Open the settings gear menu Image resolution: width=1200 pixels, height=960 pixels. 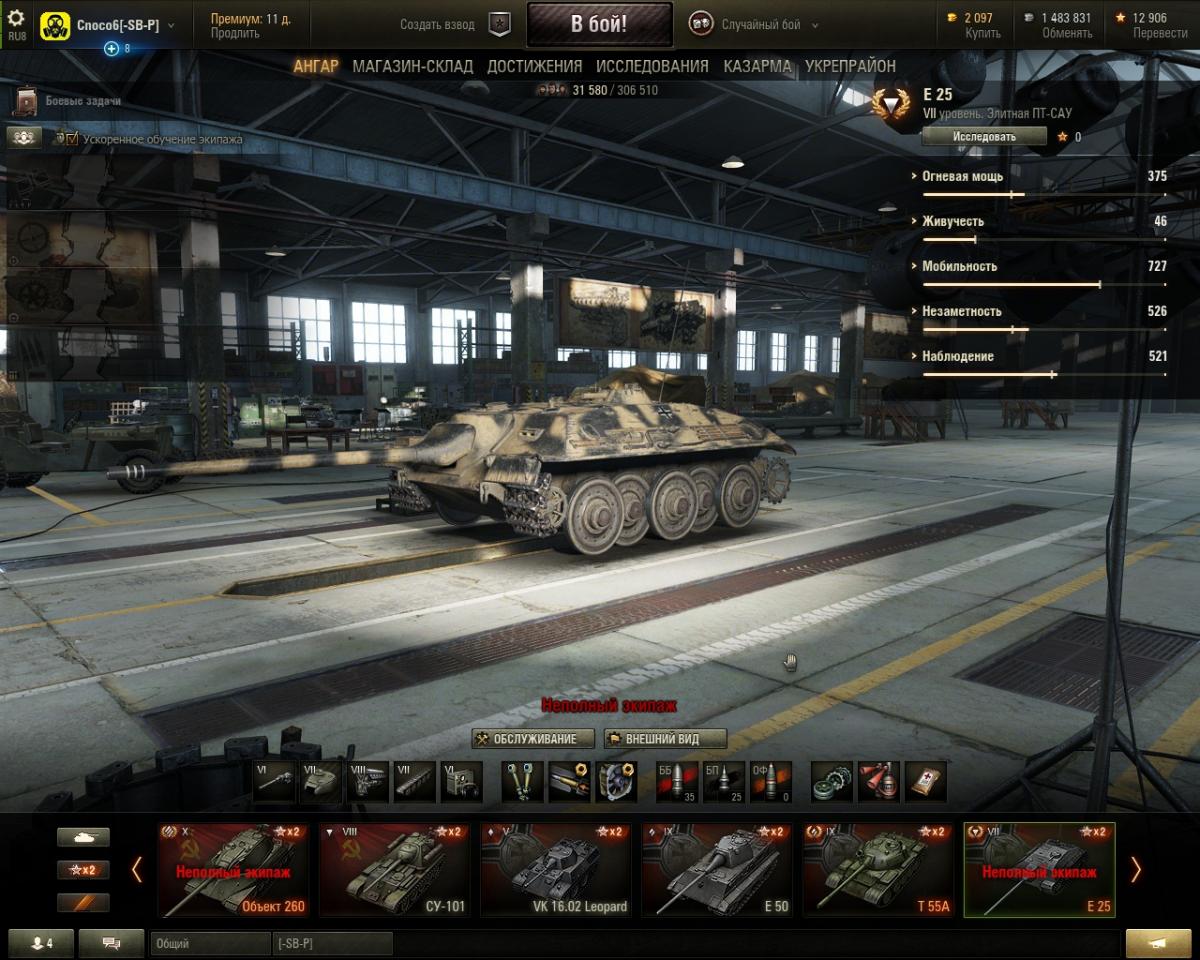pos(16,20)
